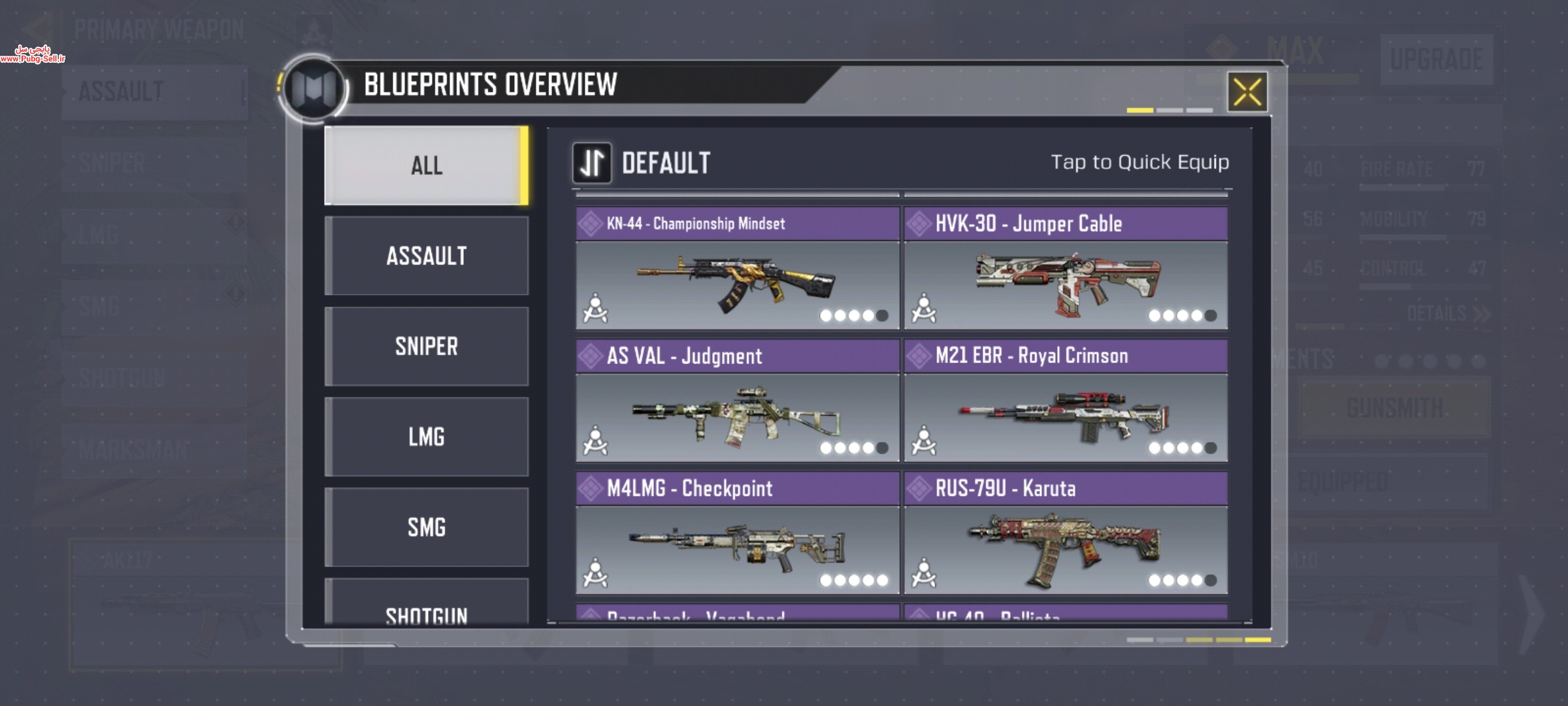Pick the AS VAL Judgment blueprint
This screenshot has height=706, width=1568.
pyautogui.click(x=737, y=416)
